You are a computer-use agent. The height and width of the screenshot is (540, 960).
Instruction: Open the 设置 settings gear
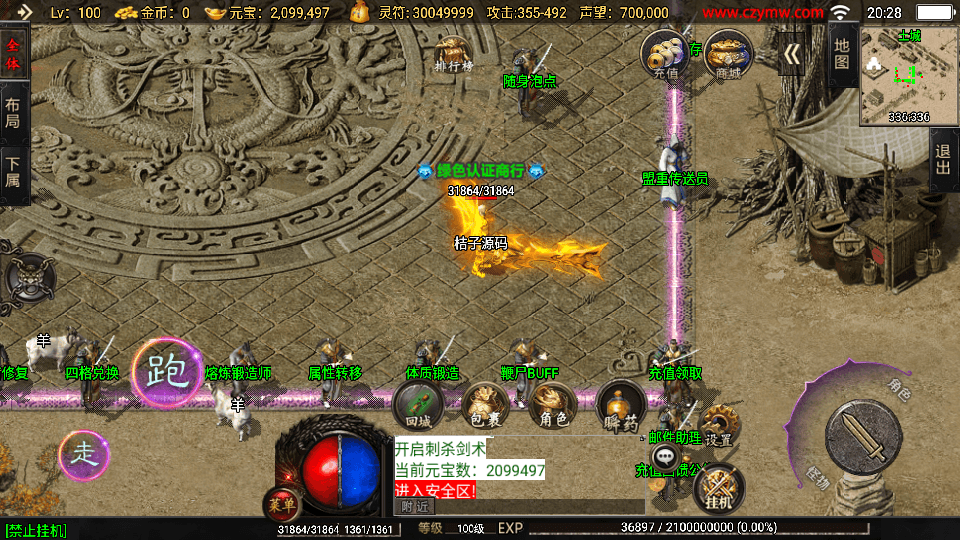pyautogui.click(x=718, y=426)
